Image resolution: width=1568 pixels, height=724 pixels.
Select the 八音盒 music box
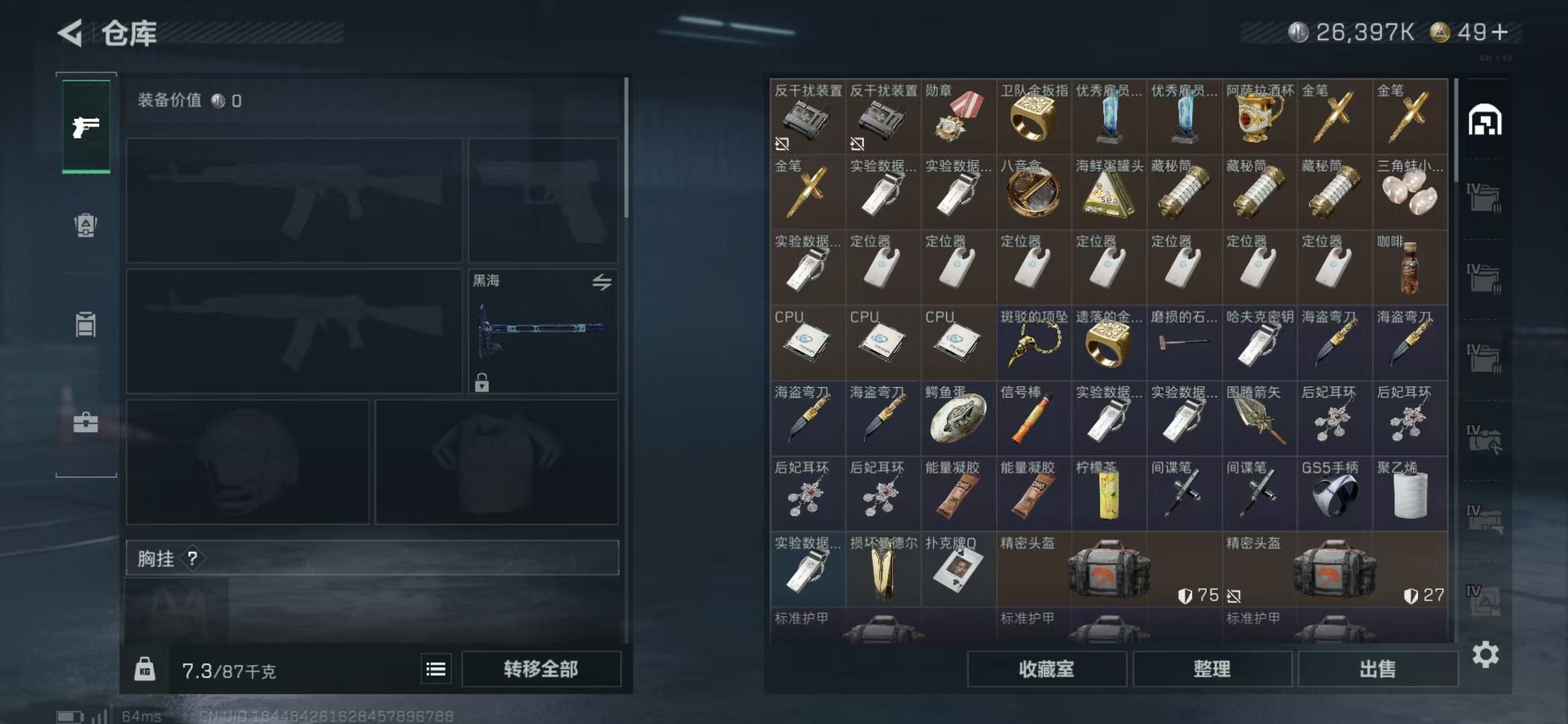coord(1033,192)
